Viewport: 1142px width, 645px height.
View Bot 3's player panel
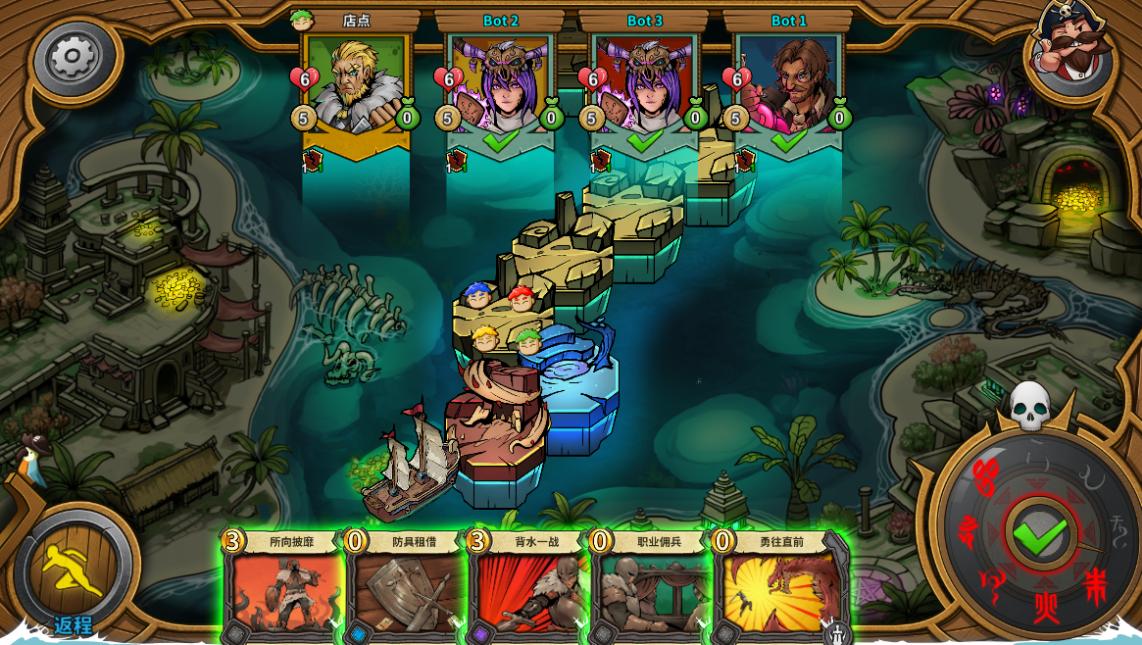tap(645, 85)
